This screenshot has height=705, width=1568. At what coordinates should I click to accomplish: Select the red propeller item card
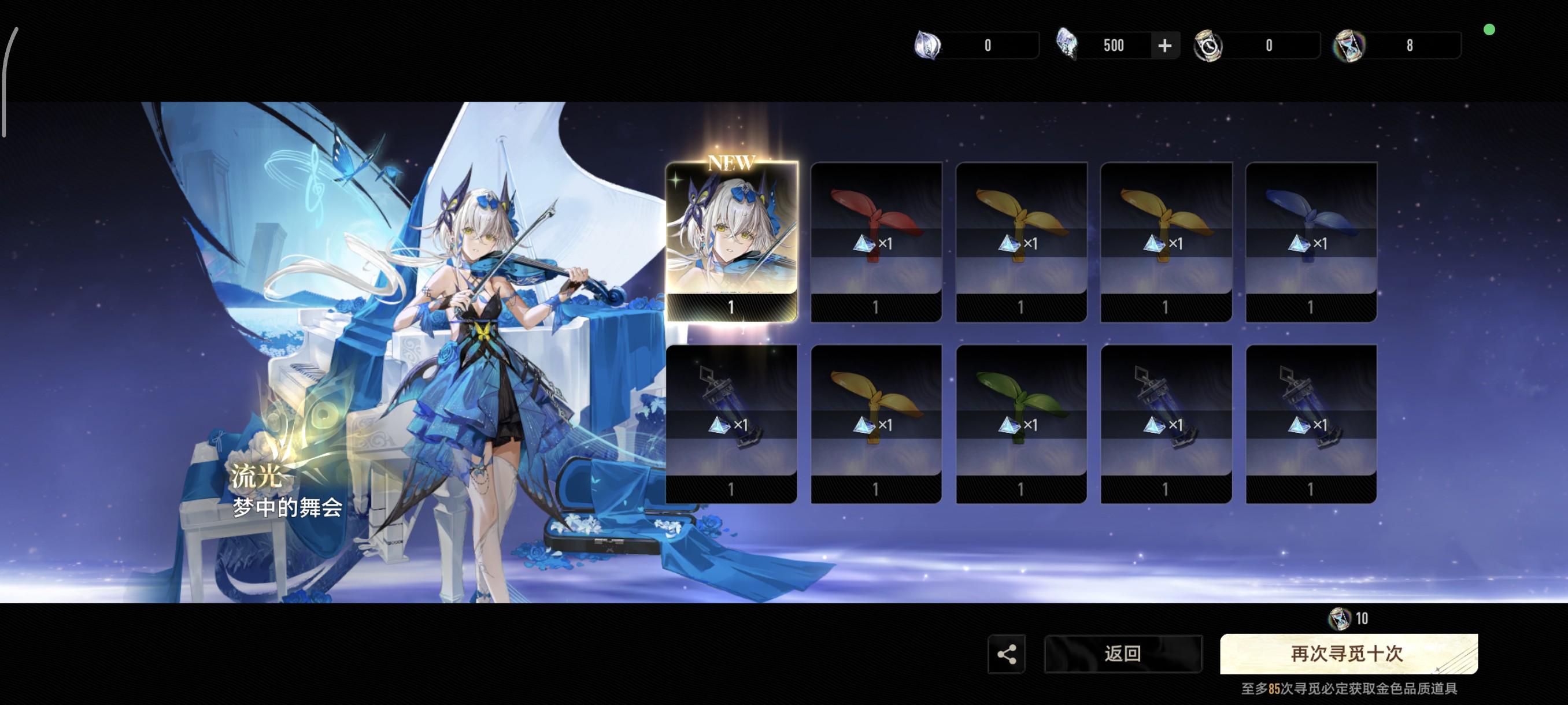[x=876, y=241]
